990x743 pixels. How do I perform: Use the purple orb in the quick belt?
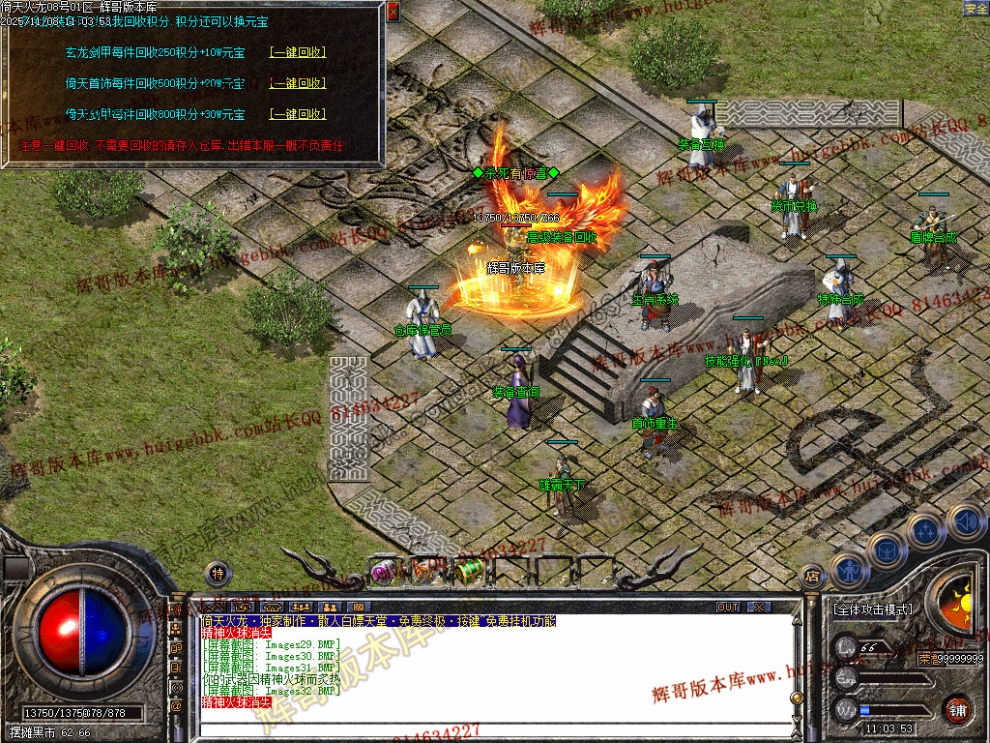click(383, 572)
